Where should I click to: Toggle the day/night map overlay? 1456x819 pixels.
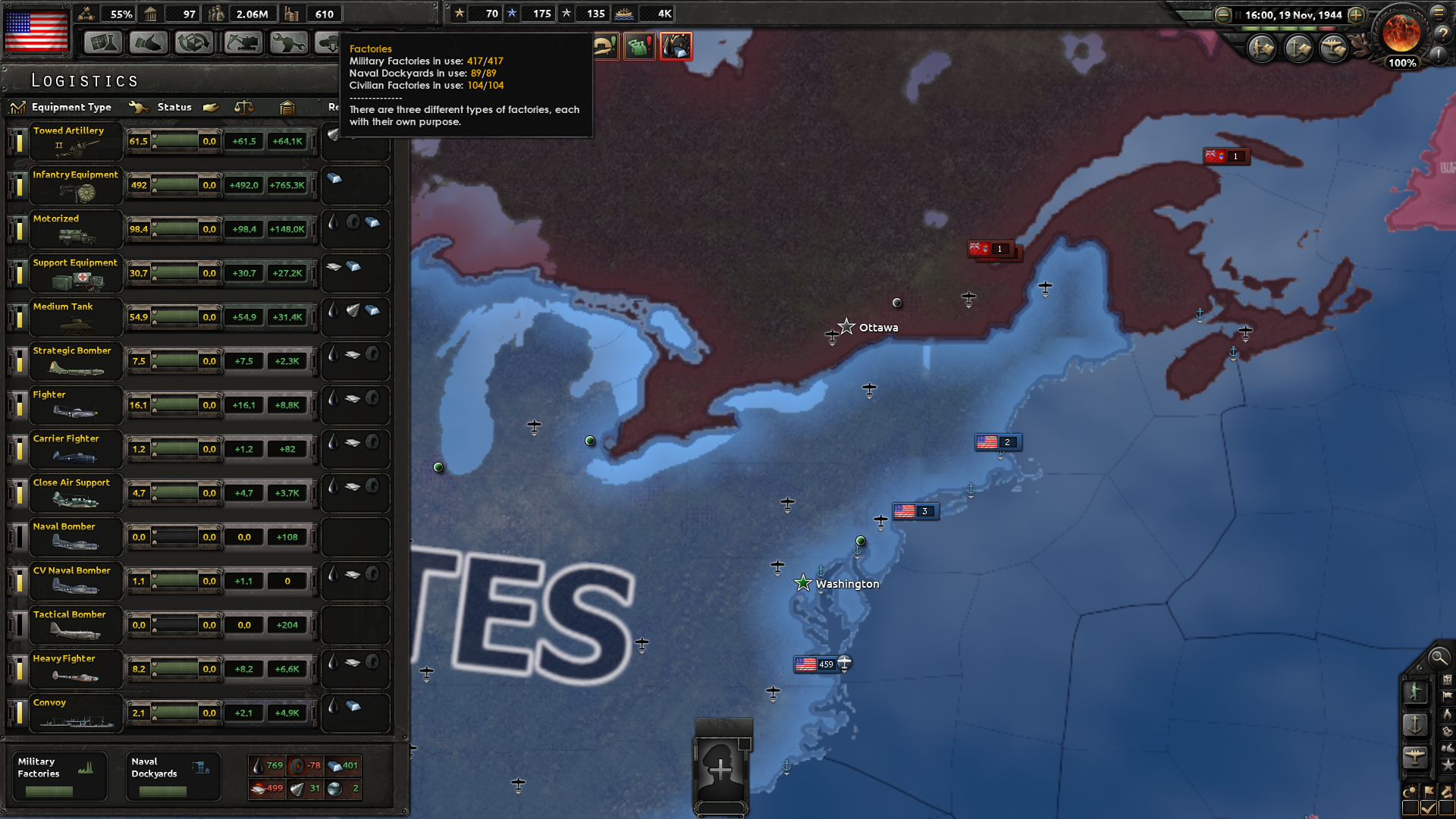pyautogui.click(x=1411, y=791)
